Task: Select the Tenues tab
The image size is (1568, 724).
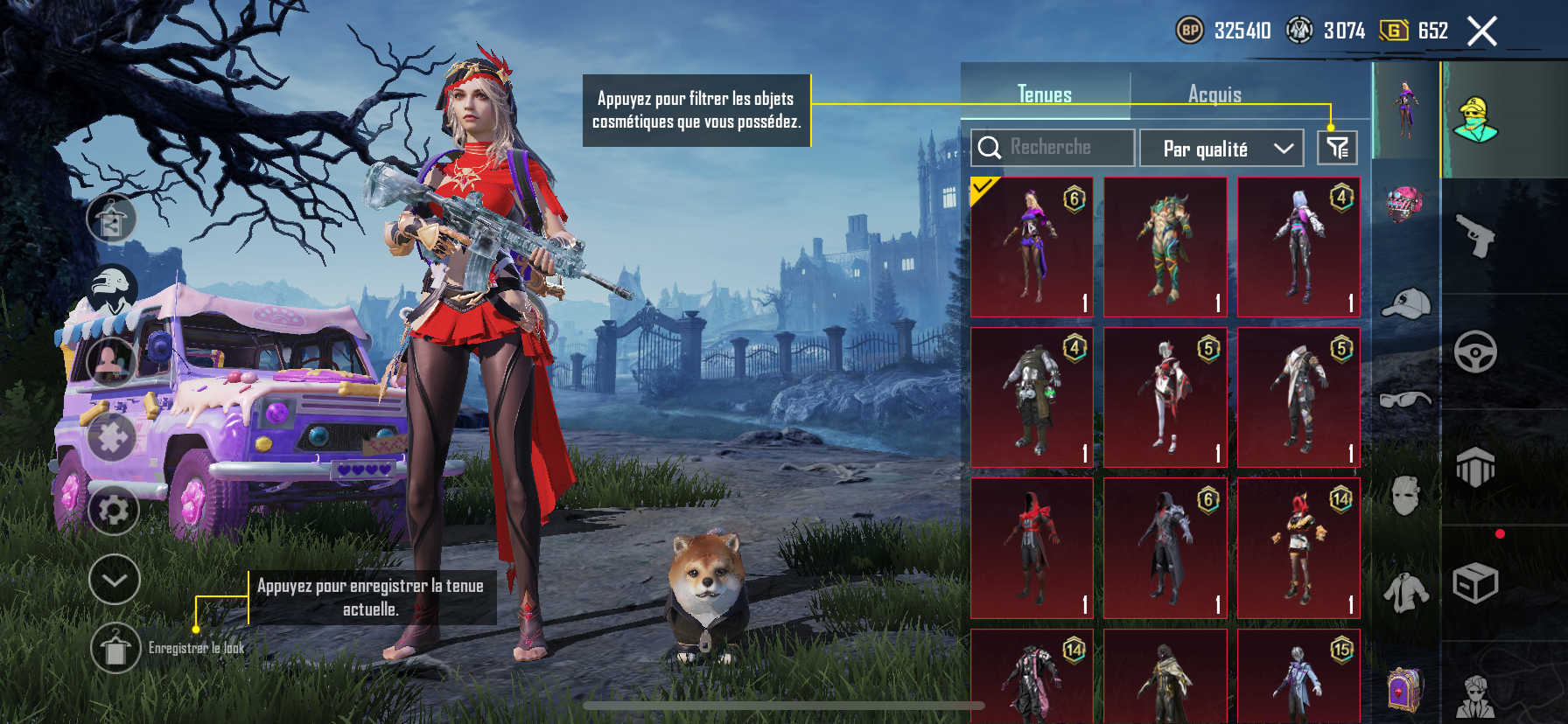Action: coord(1045,94)
